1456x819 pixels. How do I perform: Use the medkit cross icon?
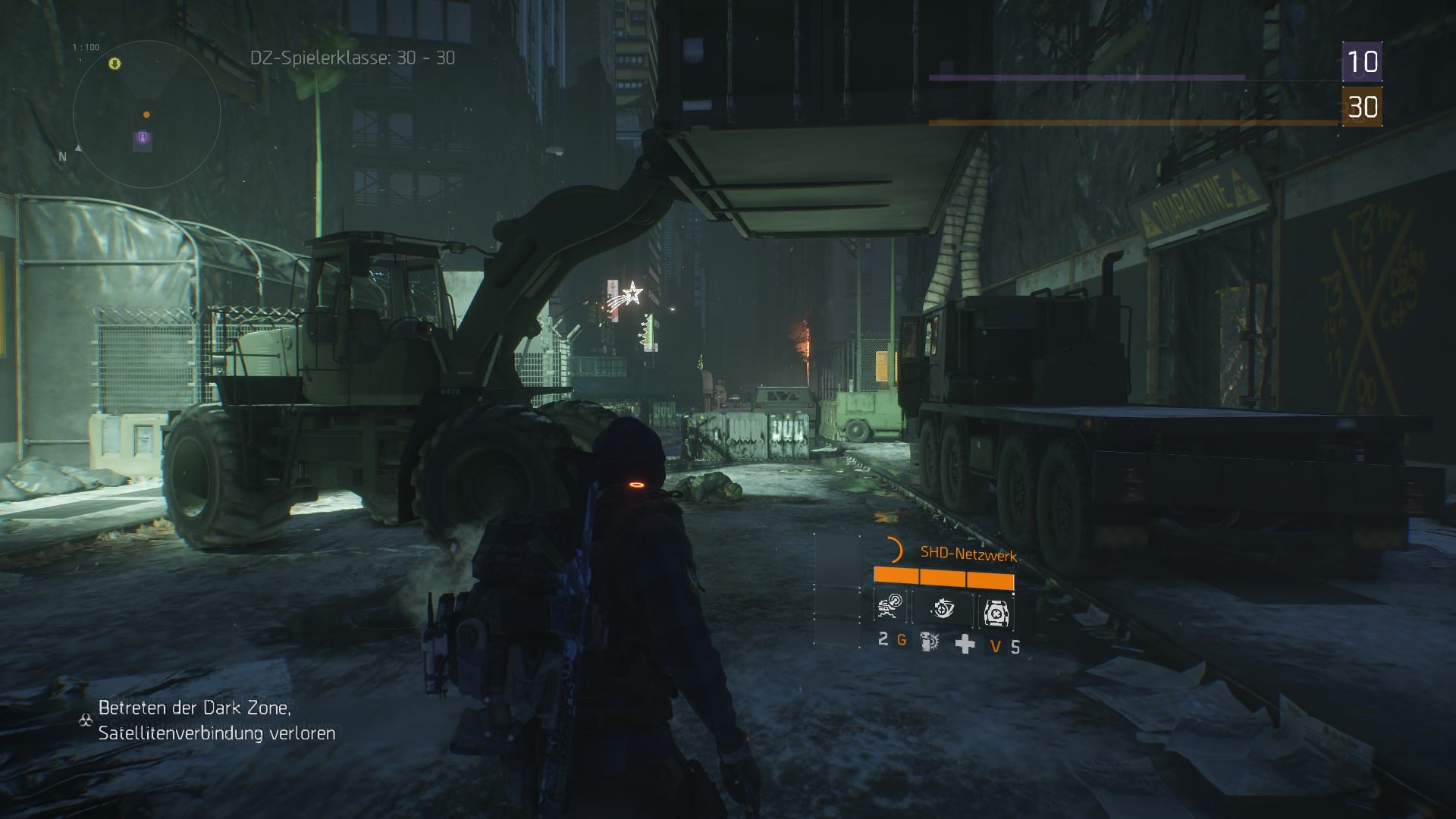click(965, 644)
